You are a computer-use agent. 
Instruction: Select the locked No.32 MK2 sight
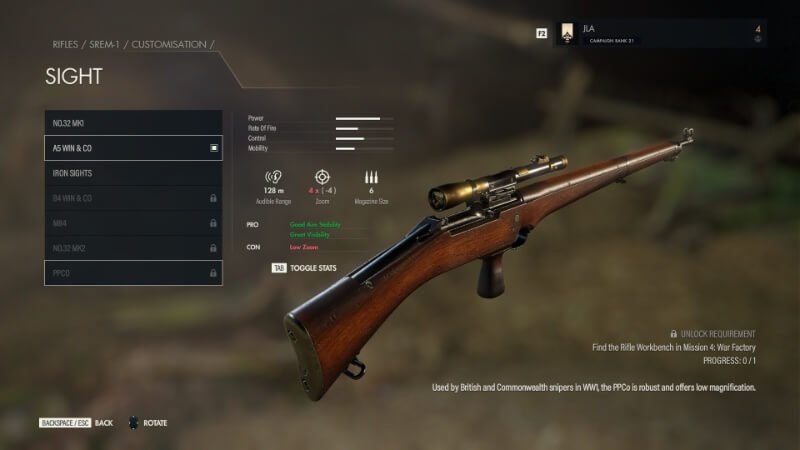click(x=133, y=248)
